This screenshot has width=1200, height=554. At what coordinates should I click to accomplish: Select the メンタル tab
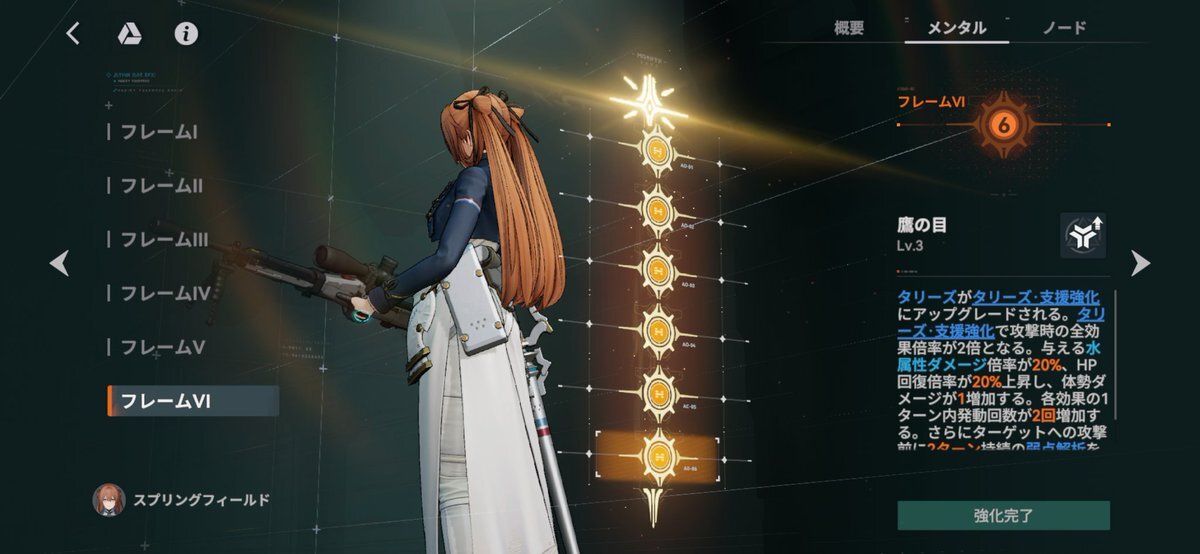click(957, 28)
